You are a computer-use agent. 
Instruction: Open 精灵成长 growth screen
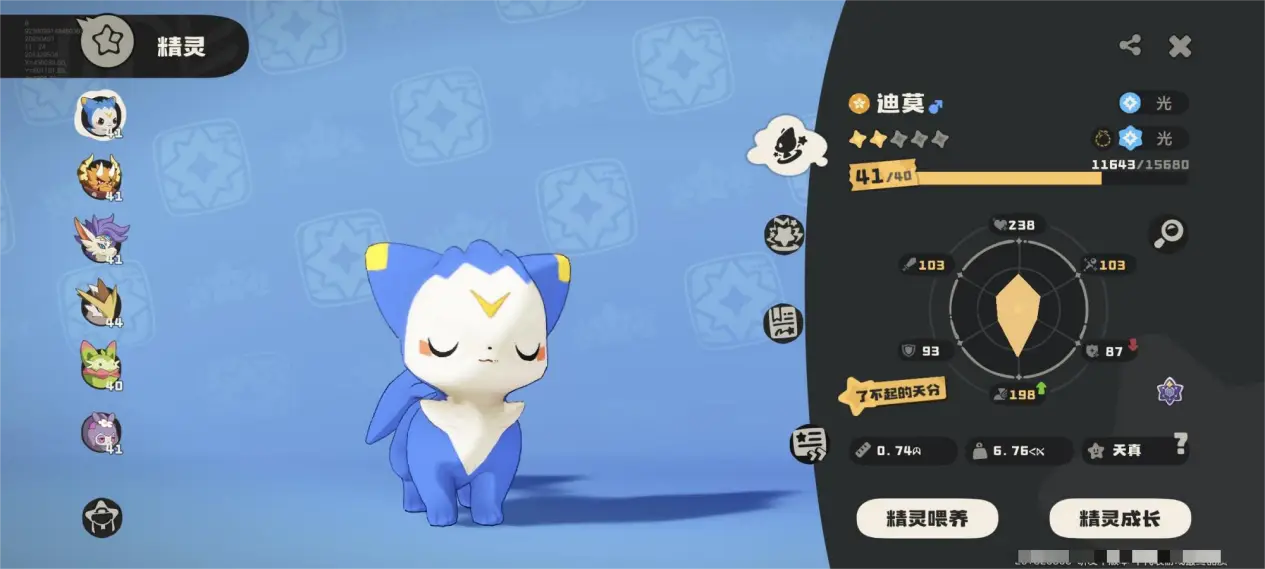(x=1119, y=519)
